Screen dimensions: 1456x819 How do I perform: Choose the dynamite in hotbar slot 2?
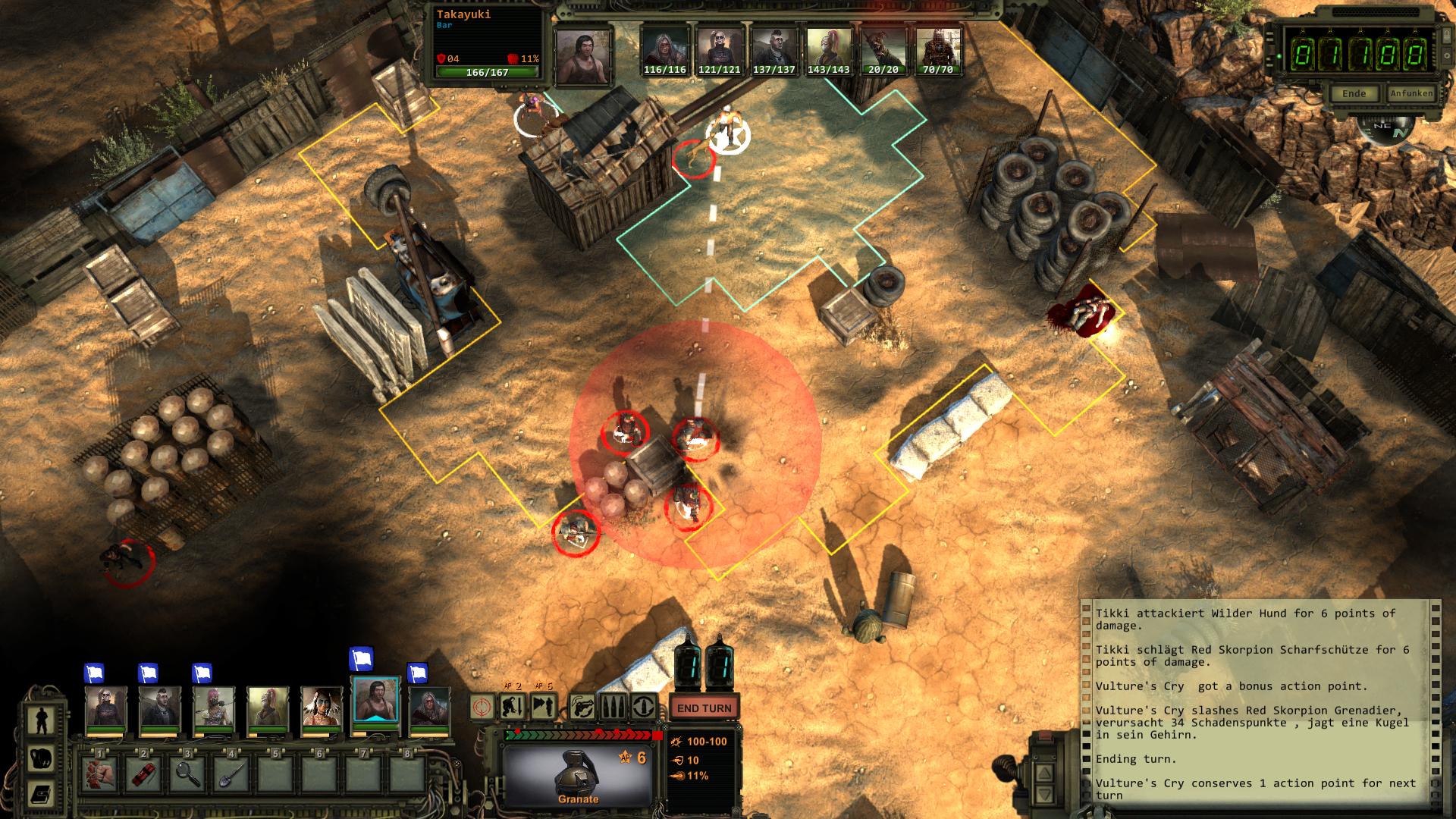(143, 773)
